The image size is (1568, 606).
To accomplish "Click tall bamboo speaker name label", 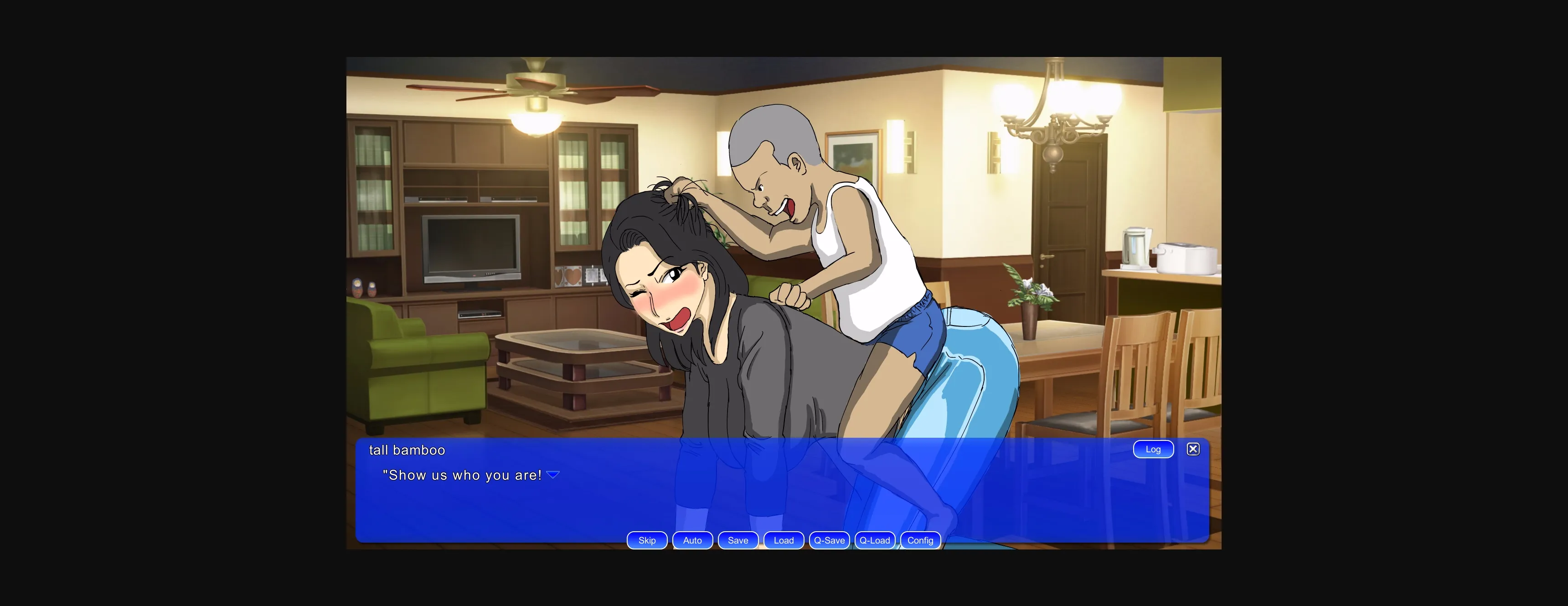I will [407, 450].
